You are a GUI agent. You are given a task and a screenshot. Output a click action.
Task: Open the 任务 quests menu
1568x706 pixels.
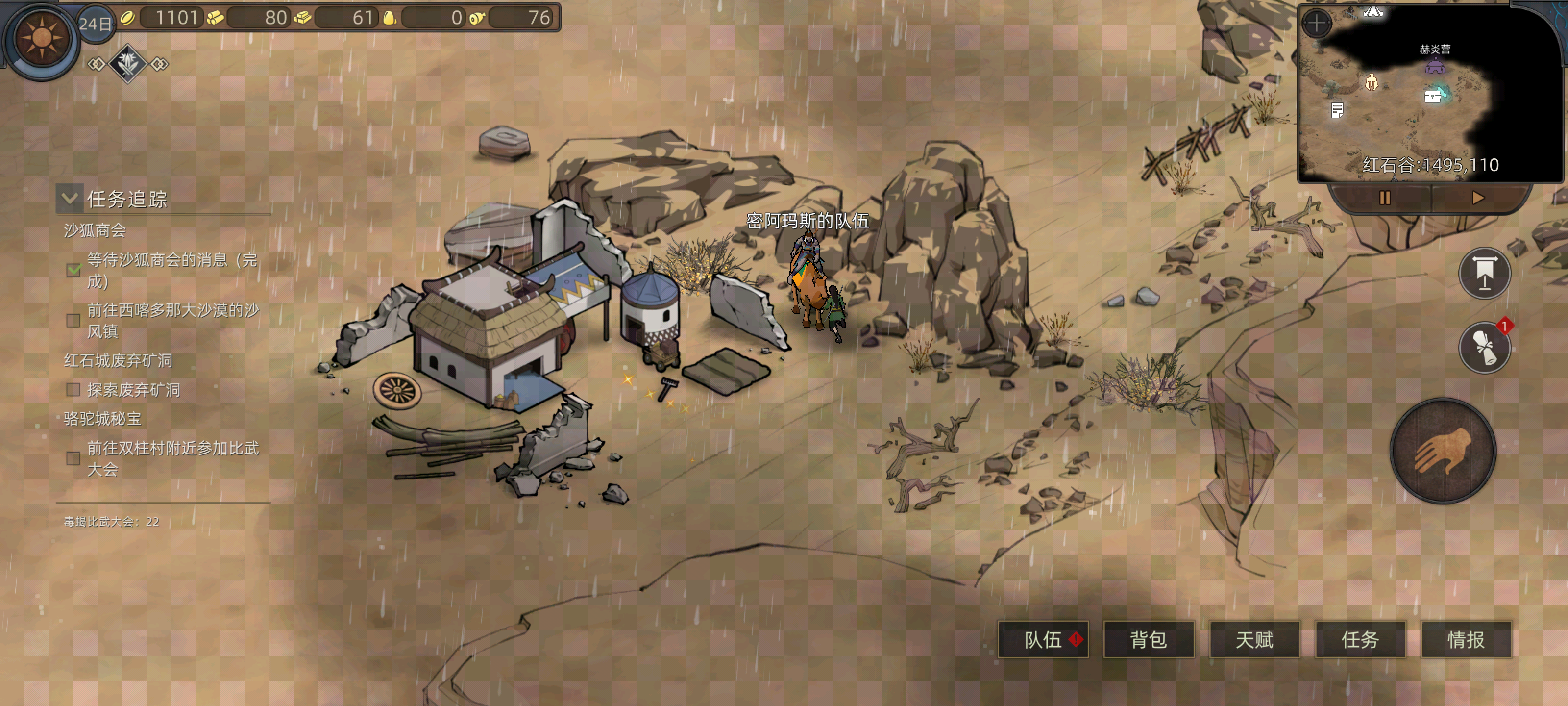[1360, 640]
